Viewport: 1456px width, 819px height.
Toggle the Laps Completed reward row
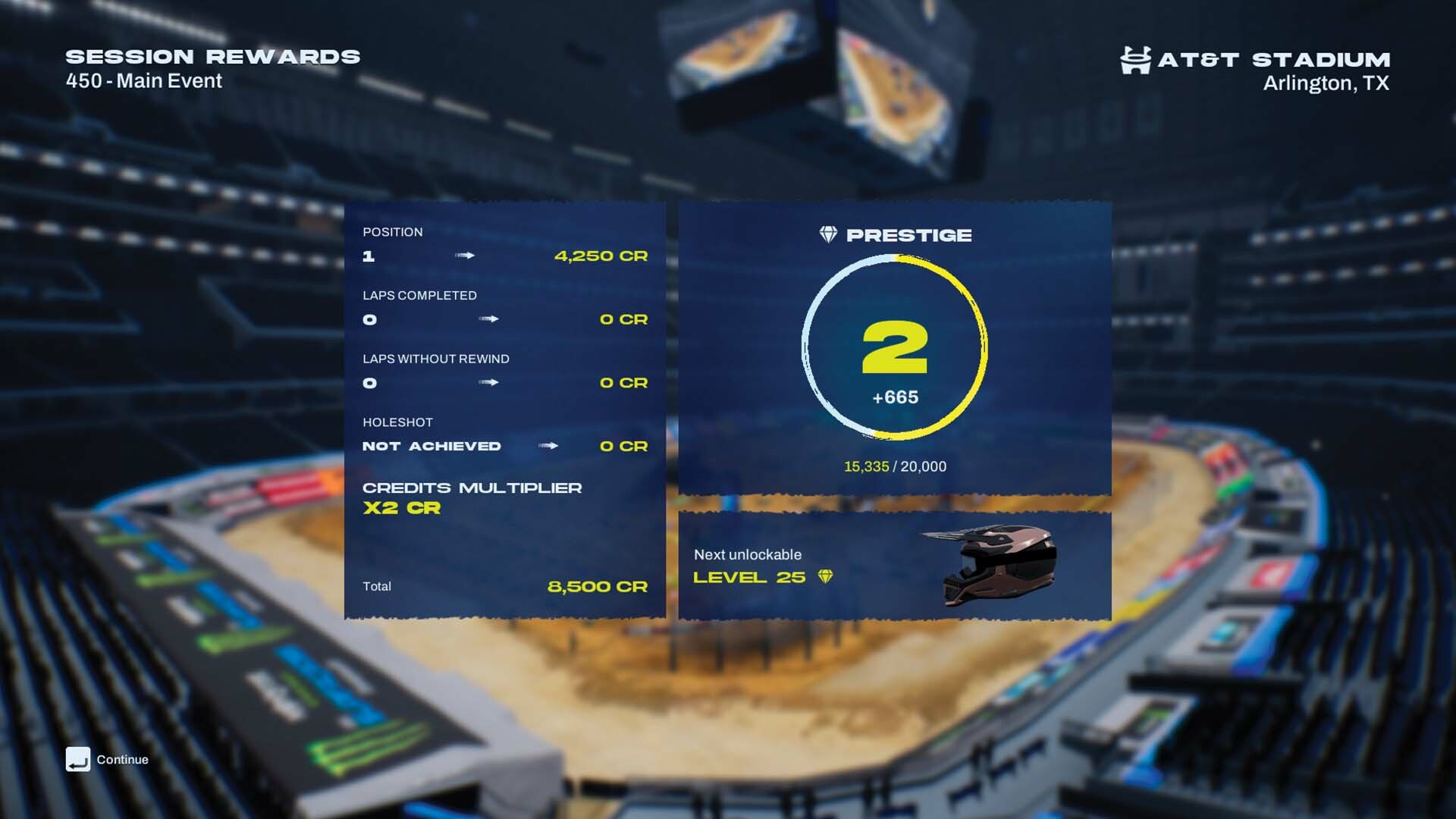coord(504,308)
